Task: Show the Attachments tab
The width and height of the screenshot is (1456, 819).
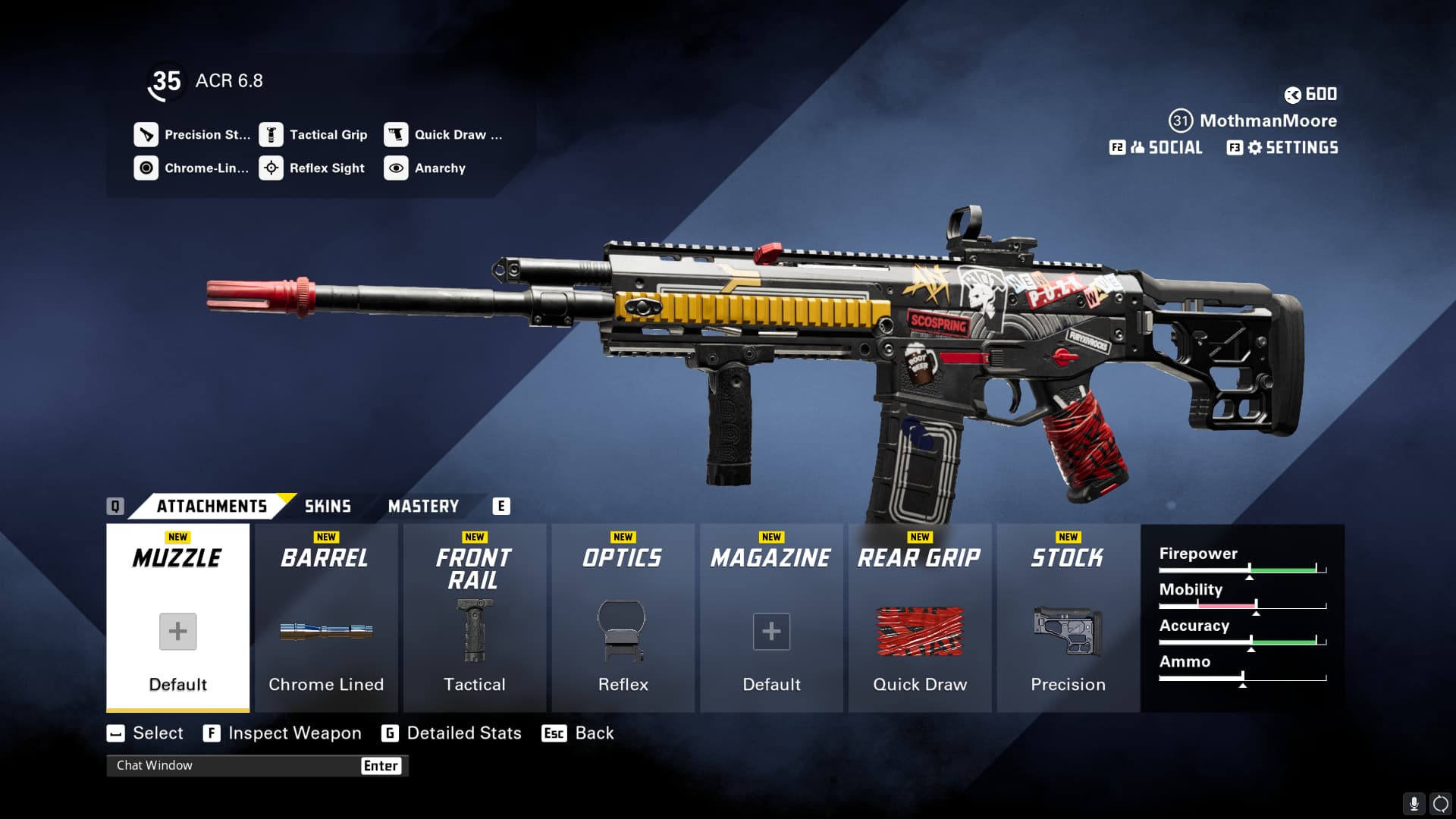Action: (x=212, y=507)
